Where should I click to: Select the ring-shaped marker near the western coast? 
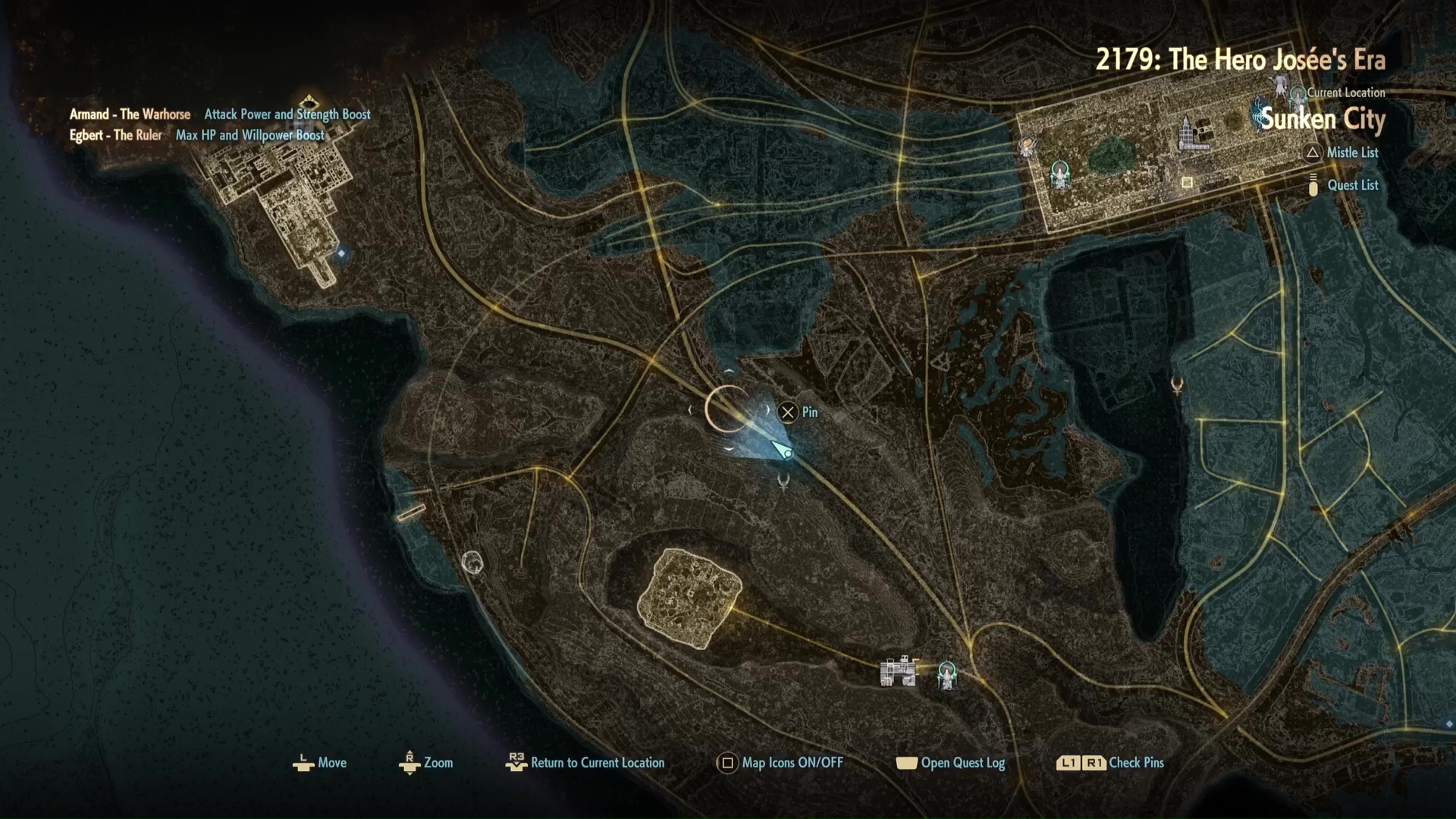[x=472, y=562]
